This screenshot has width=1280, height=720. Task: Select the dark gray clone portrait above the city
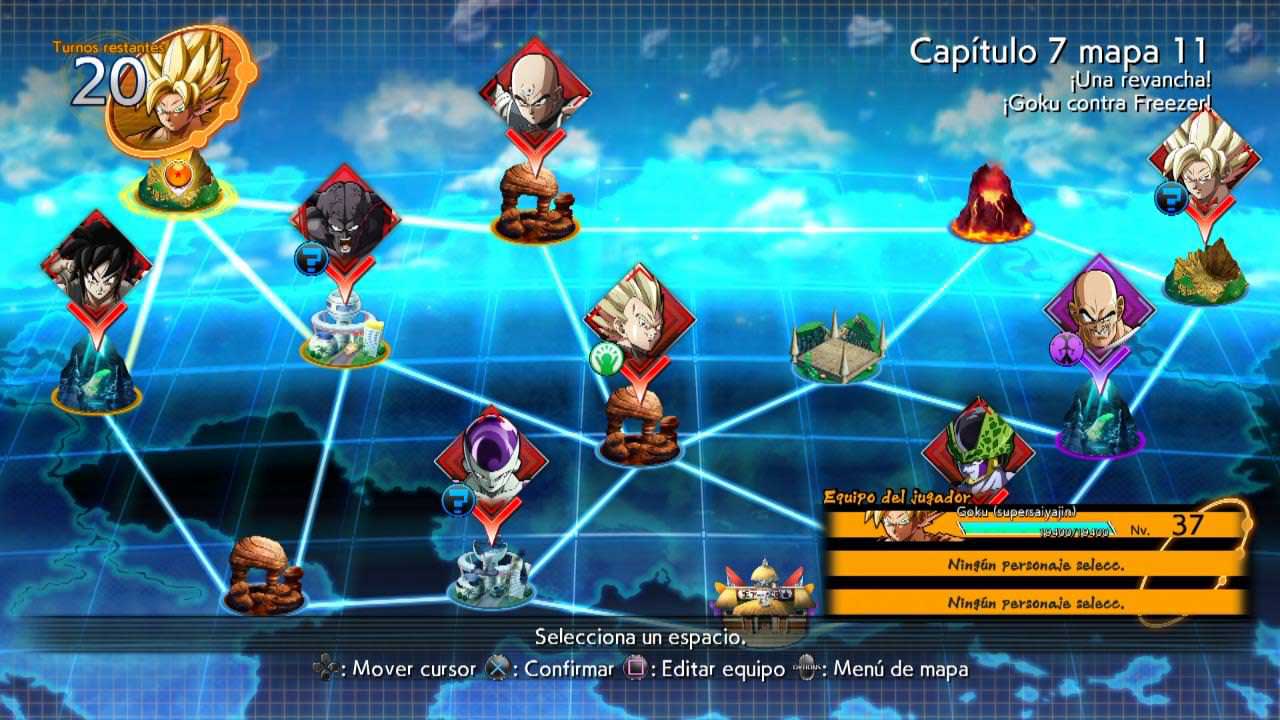coord(345,220)
